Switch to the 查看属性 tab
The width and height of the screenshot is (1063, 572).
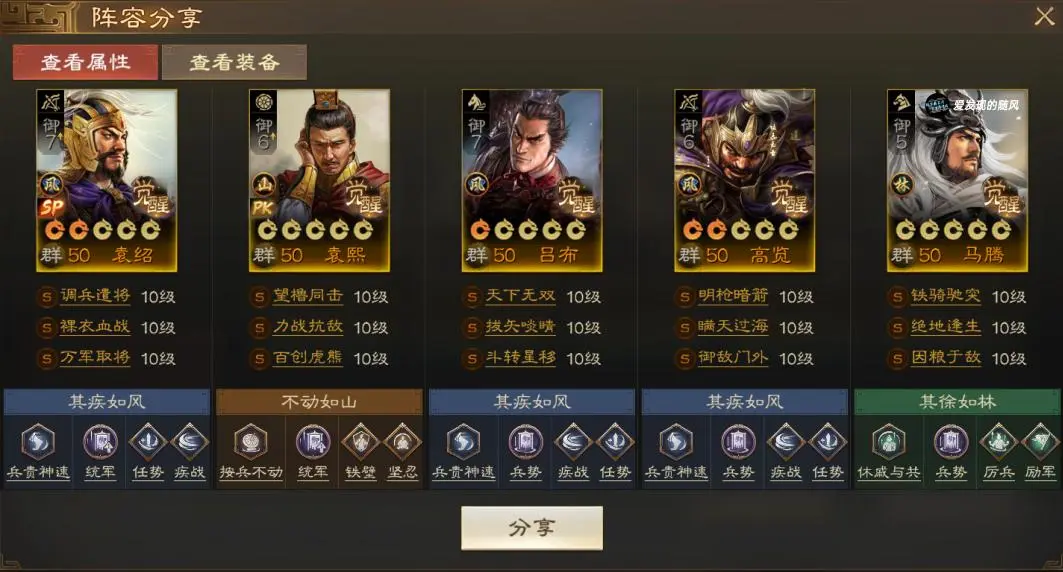click(x=85, y=62)
